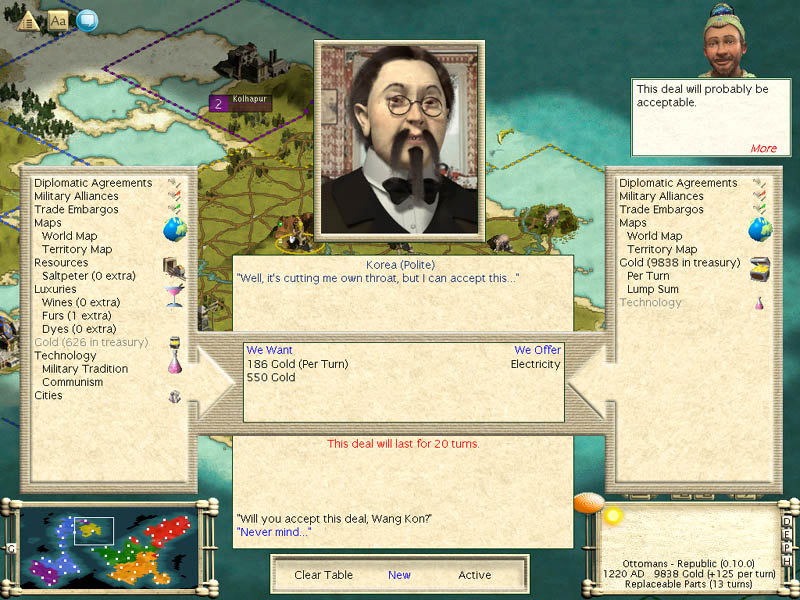Select the New deals button
The image size is (800, 600).
click(x=399, y=575)
